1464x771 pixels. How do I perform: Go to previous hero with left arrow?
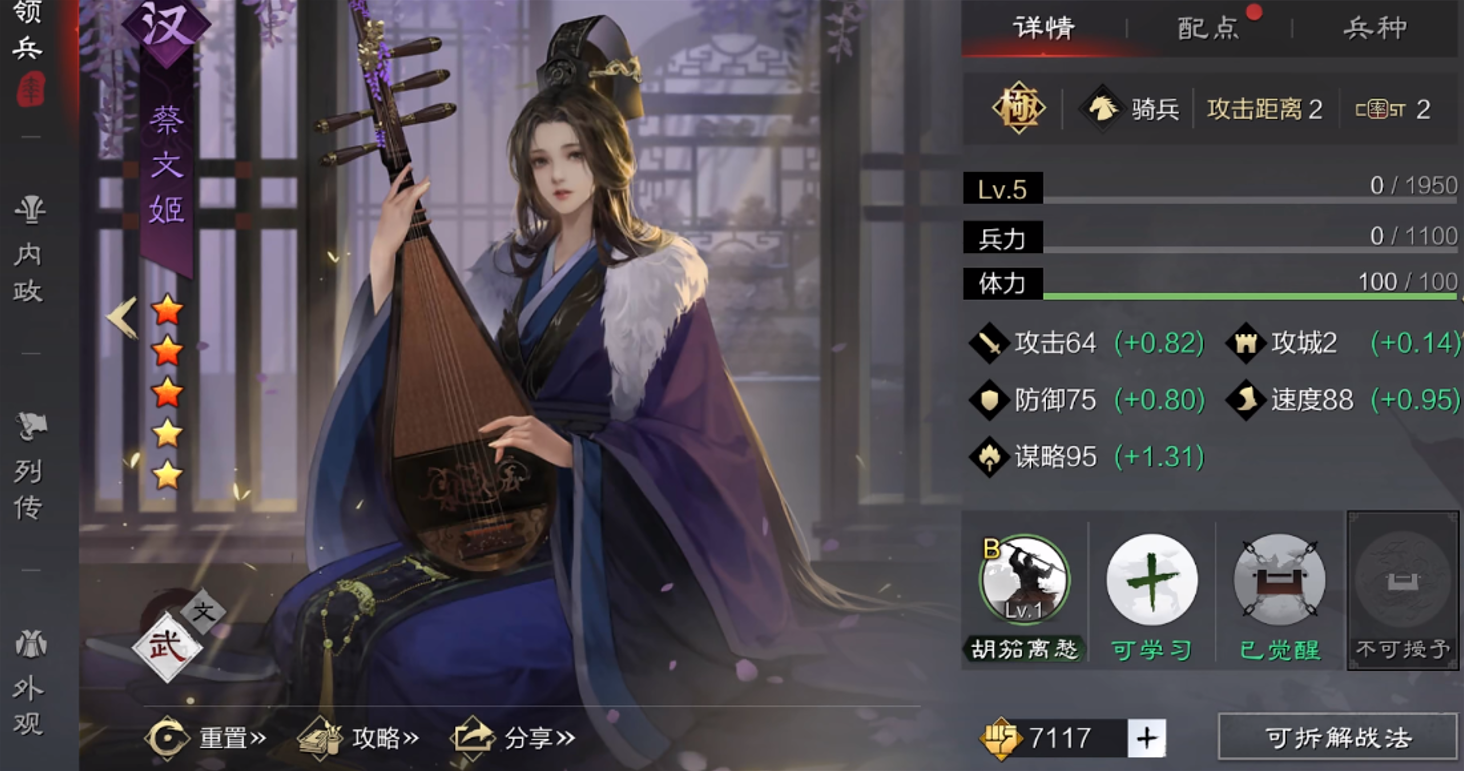122,318
